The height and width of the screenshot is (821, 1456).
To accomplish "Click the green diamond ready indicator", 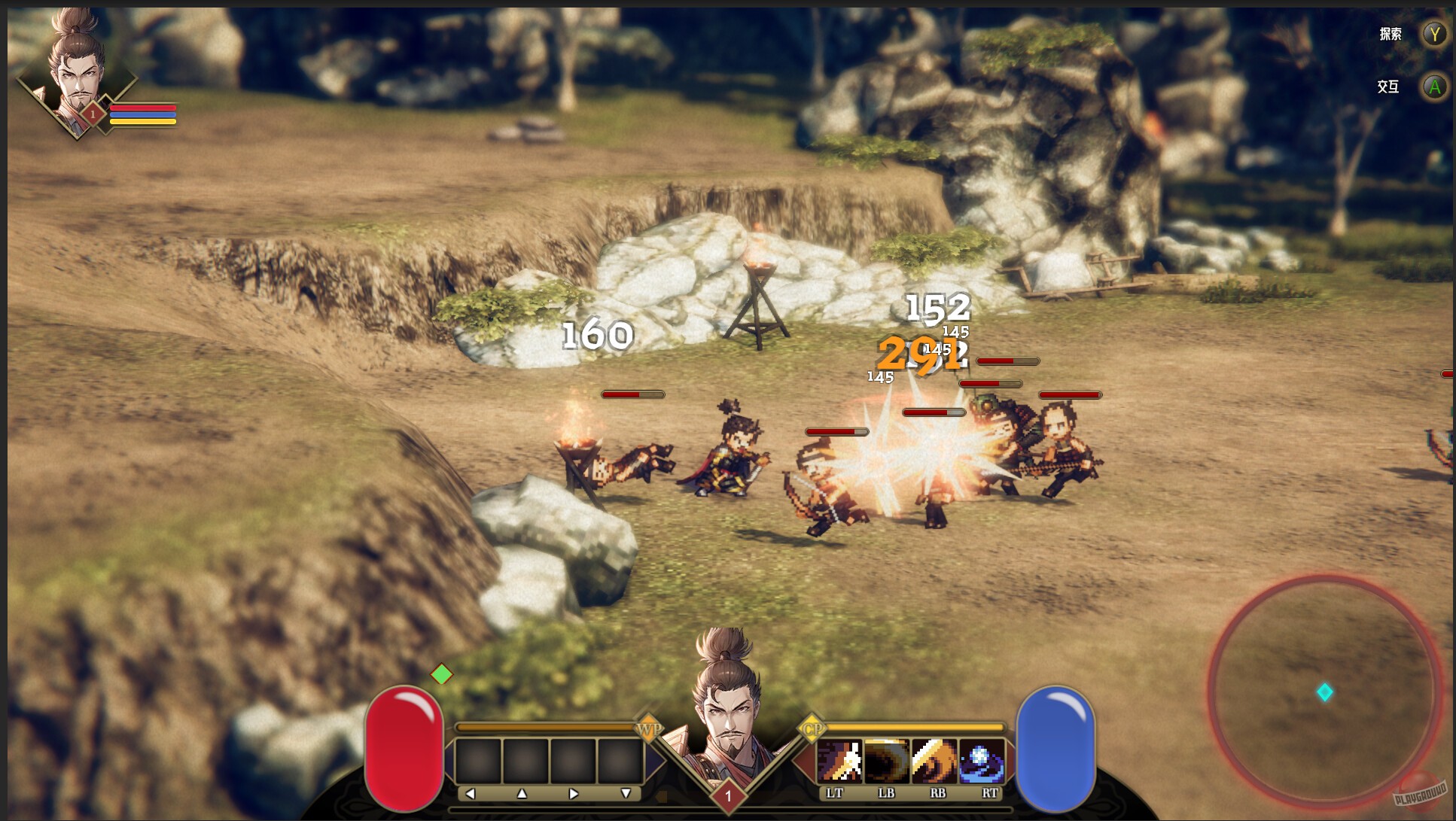I will [443, 675].
